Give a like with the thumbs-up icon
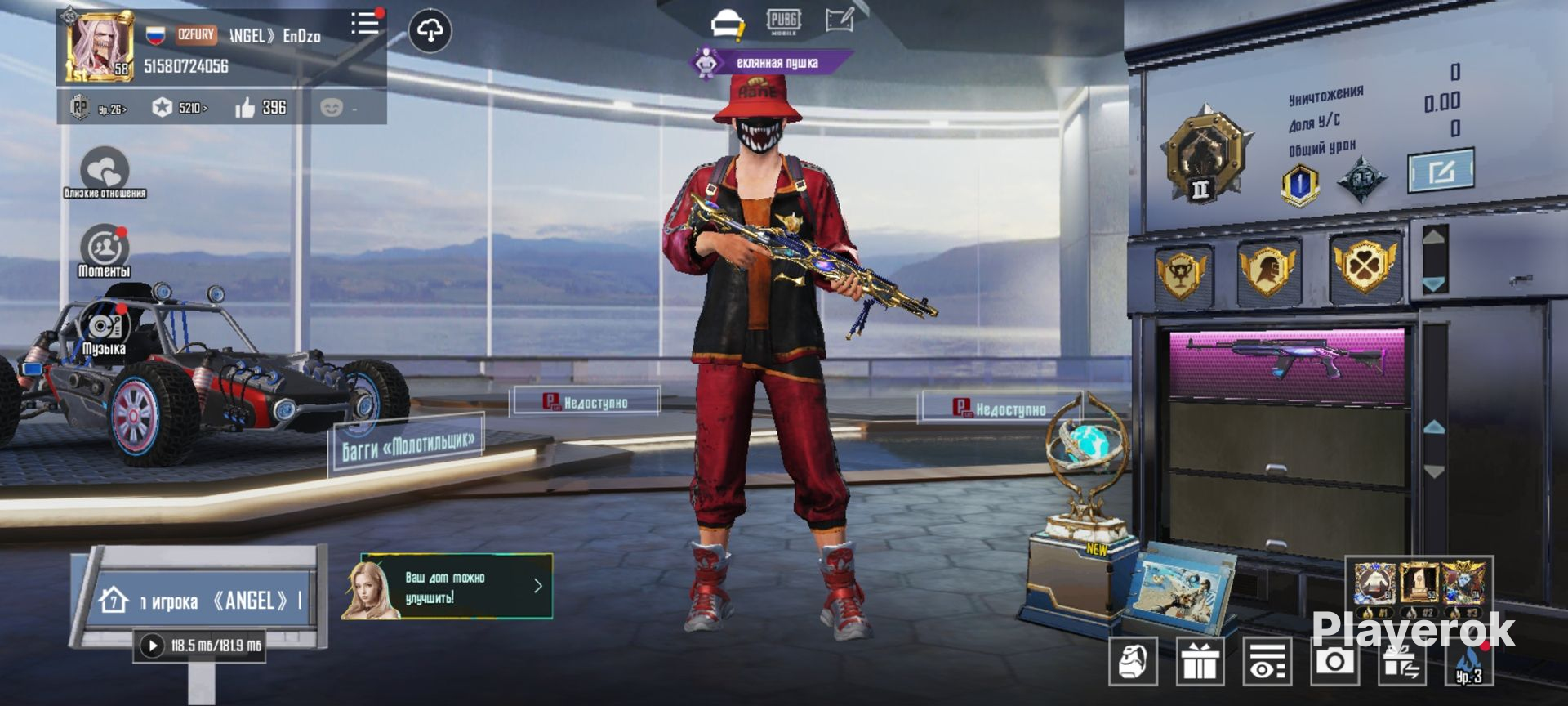The width and height of the screenshot is (1568, 706). (x=246, y=108)
